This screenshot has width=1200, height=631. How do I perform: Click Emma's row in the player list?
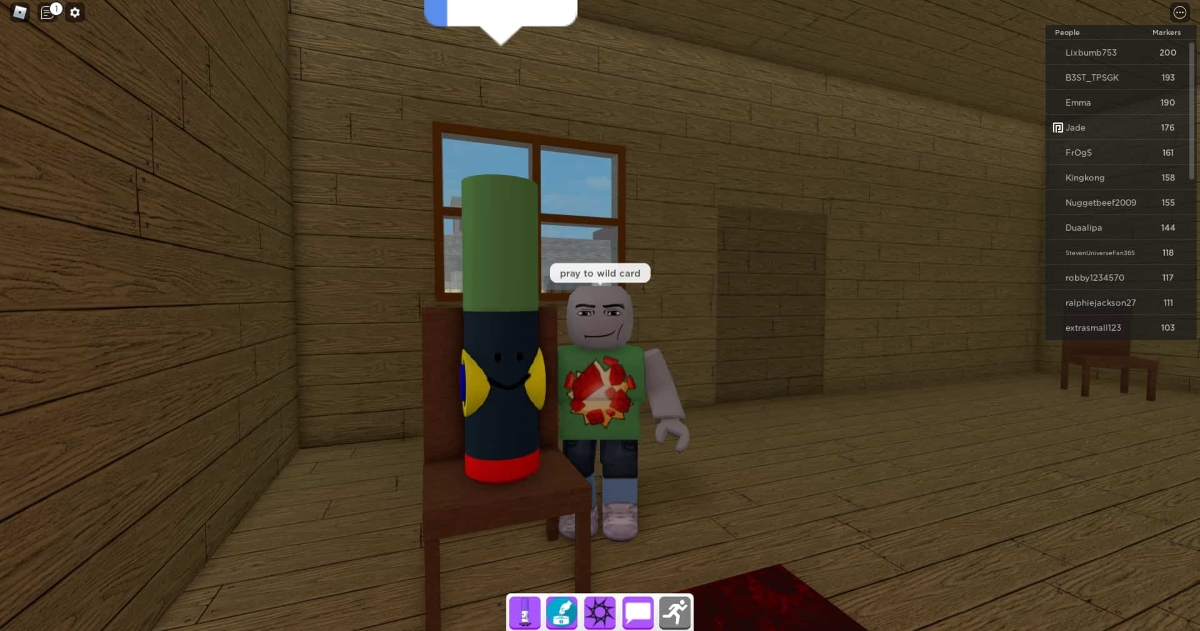[1078, 102]
